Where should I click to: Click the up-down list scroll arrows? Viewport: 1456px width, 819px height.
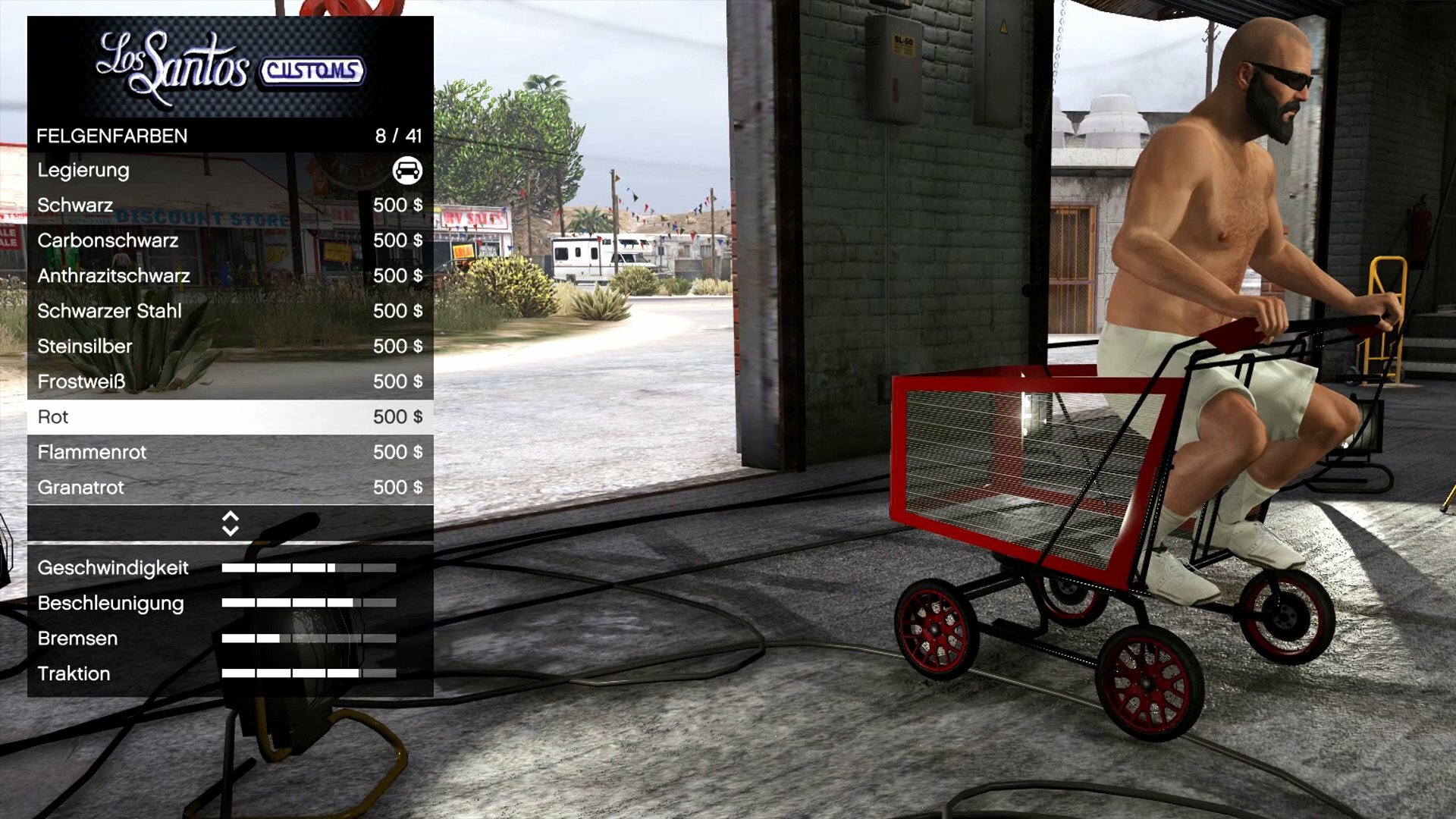pos(231,523)
